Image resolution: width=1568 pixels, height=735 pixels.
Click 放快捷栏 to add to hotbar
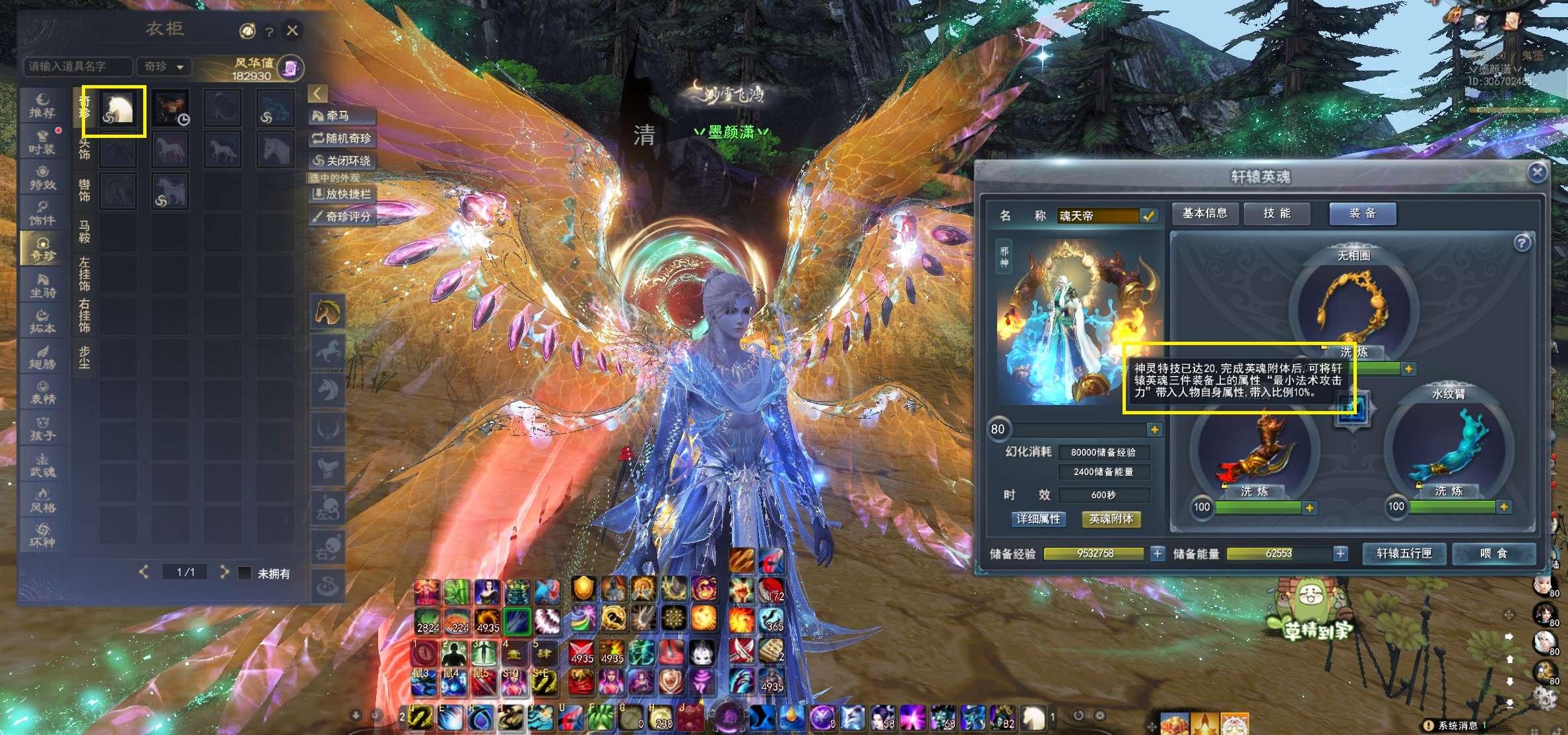pos(341,194)
